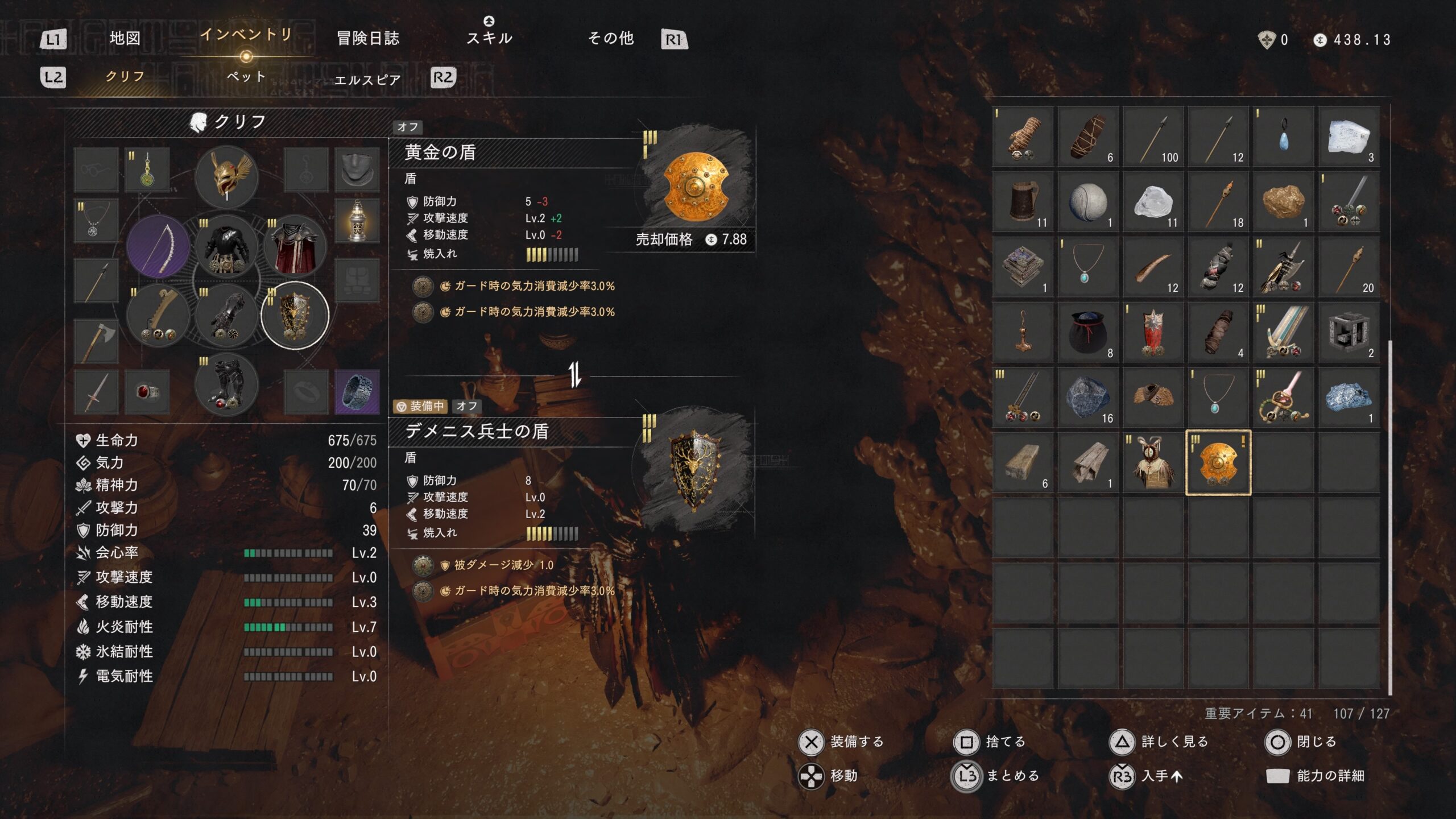Select the その他 tab
The image size is (1456, 819).
[610, 39]
